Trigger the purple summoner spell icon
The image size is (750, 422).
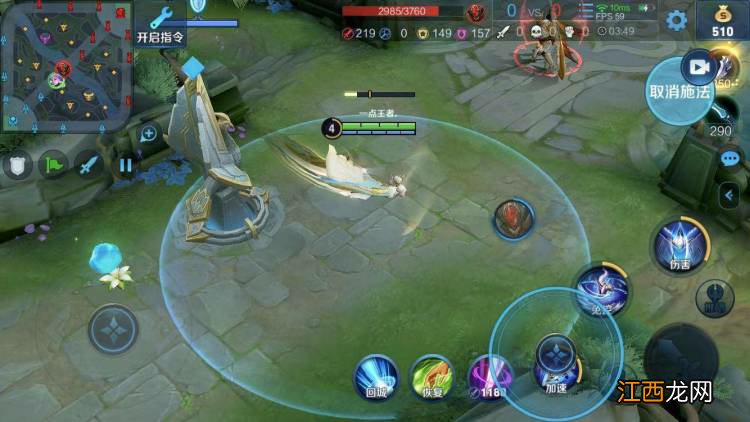[x=490, y=376]
